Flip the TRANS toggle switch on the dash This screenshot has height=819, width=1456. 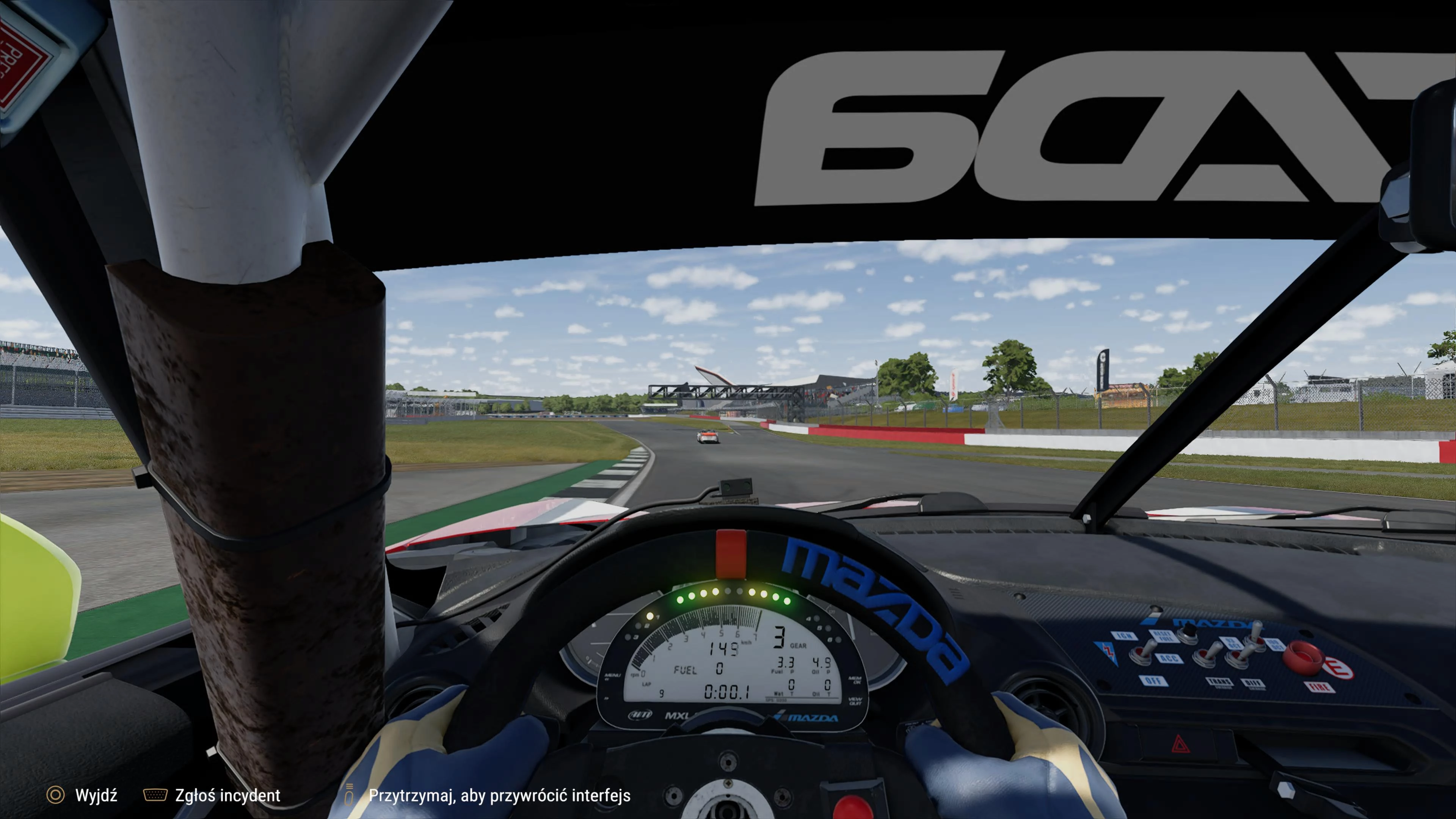[x=1206, y=656]
